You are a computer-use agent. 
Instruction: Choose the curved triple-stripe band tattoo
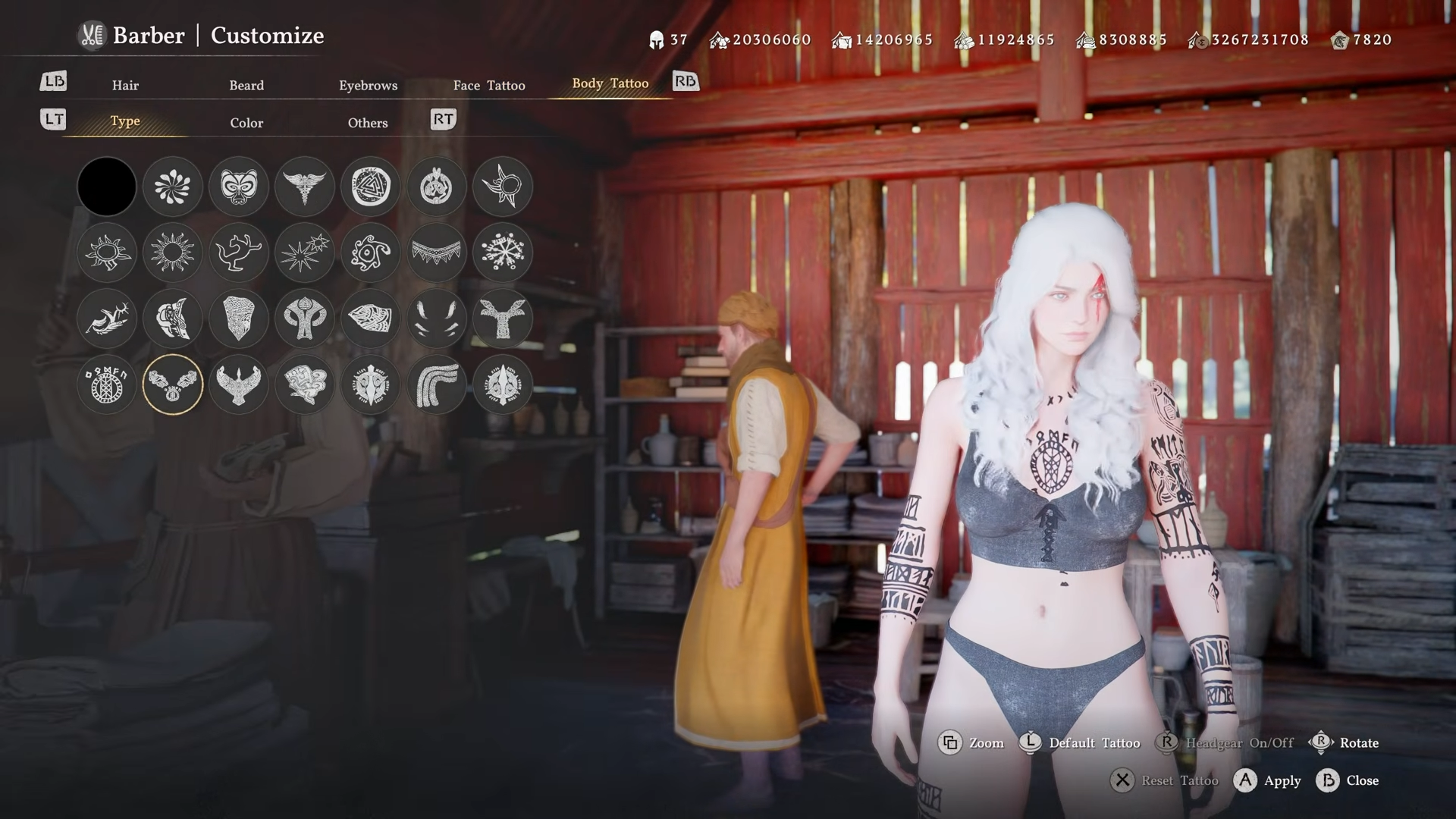click(437, 384)
